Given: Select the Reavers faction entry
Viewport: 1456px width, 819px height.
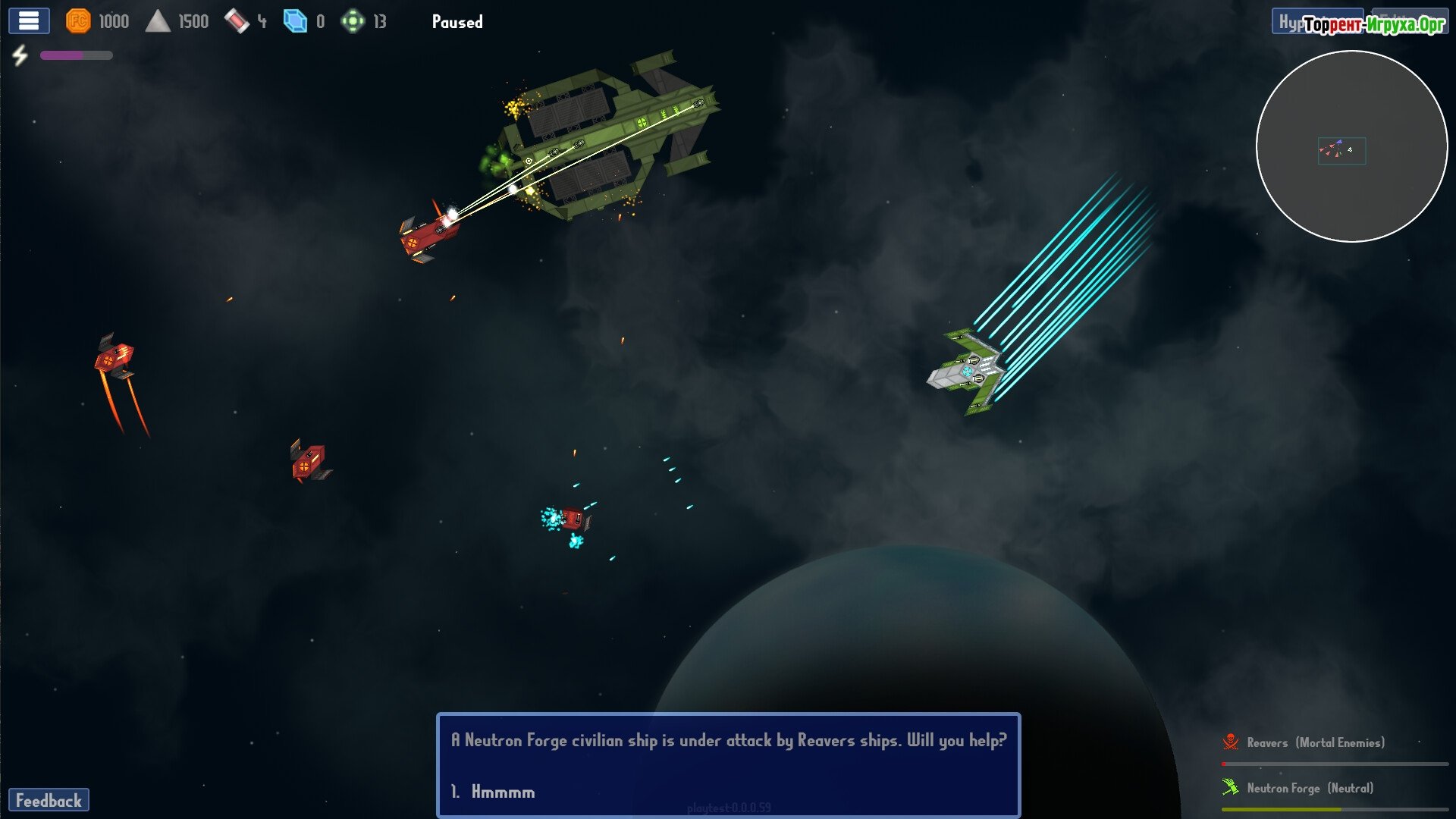Looking at the screenshot, I should 1315,743.
